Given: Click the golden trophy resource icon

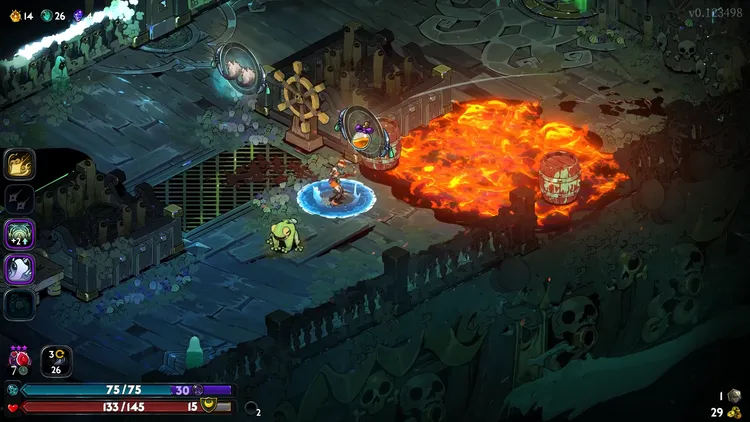Looking at the screenshot, I should pyautogui.click(x=14, y=16).
